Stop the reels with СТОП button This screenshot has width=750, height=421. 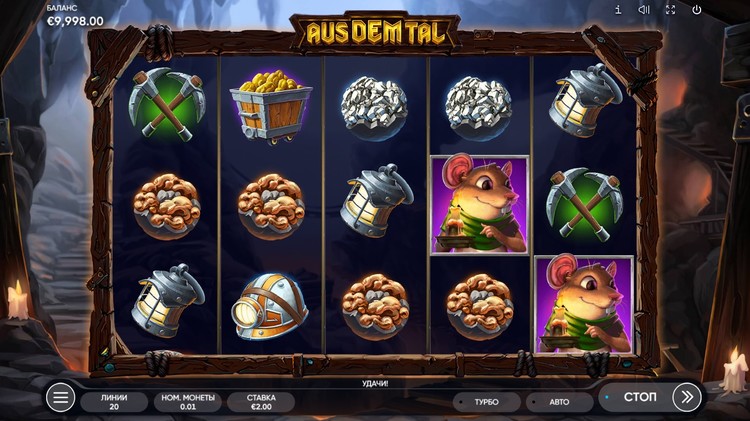pyautogui.click(x=639, y=397)
